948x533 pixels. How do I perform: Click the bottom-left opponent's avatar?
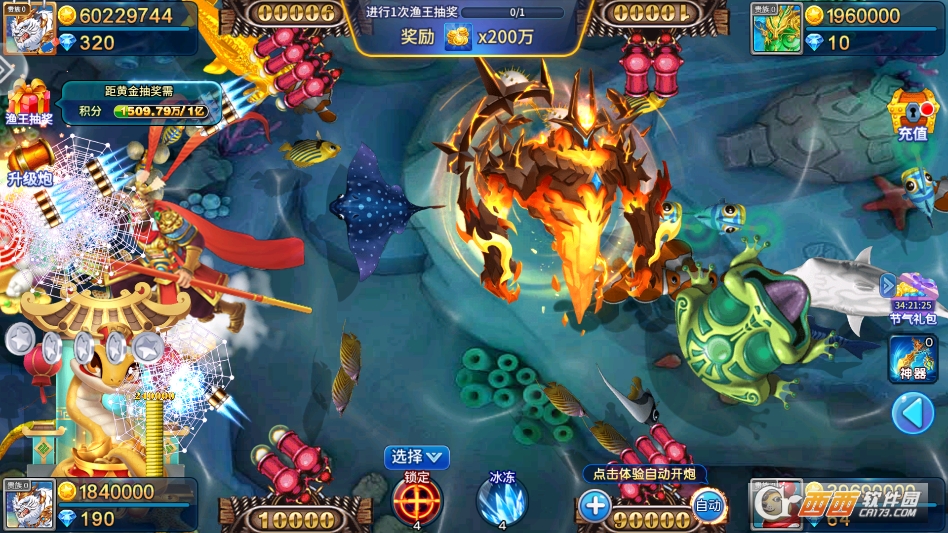29,506
